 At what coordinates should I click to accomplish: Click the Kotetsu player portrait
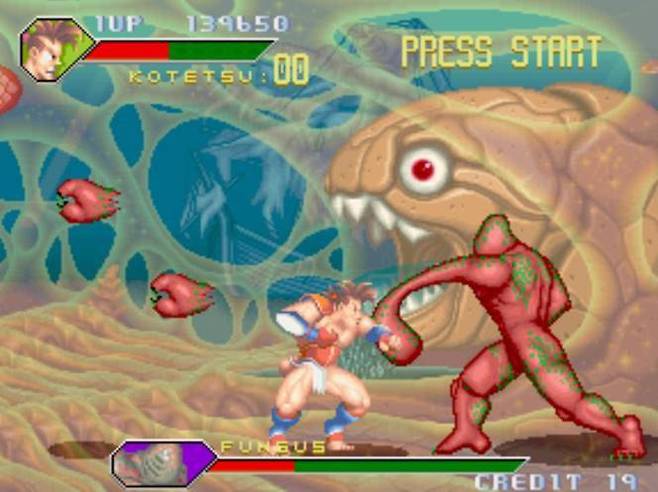coord(53,49)
